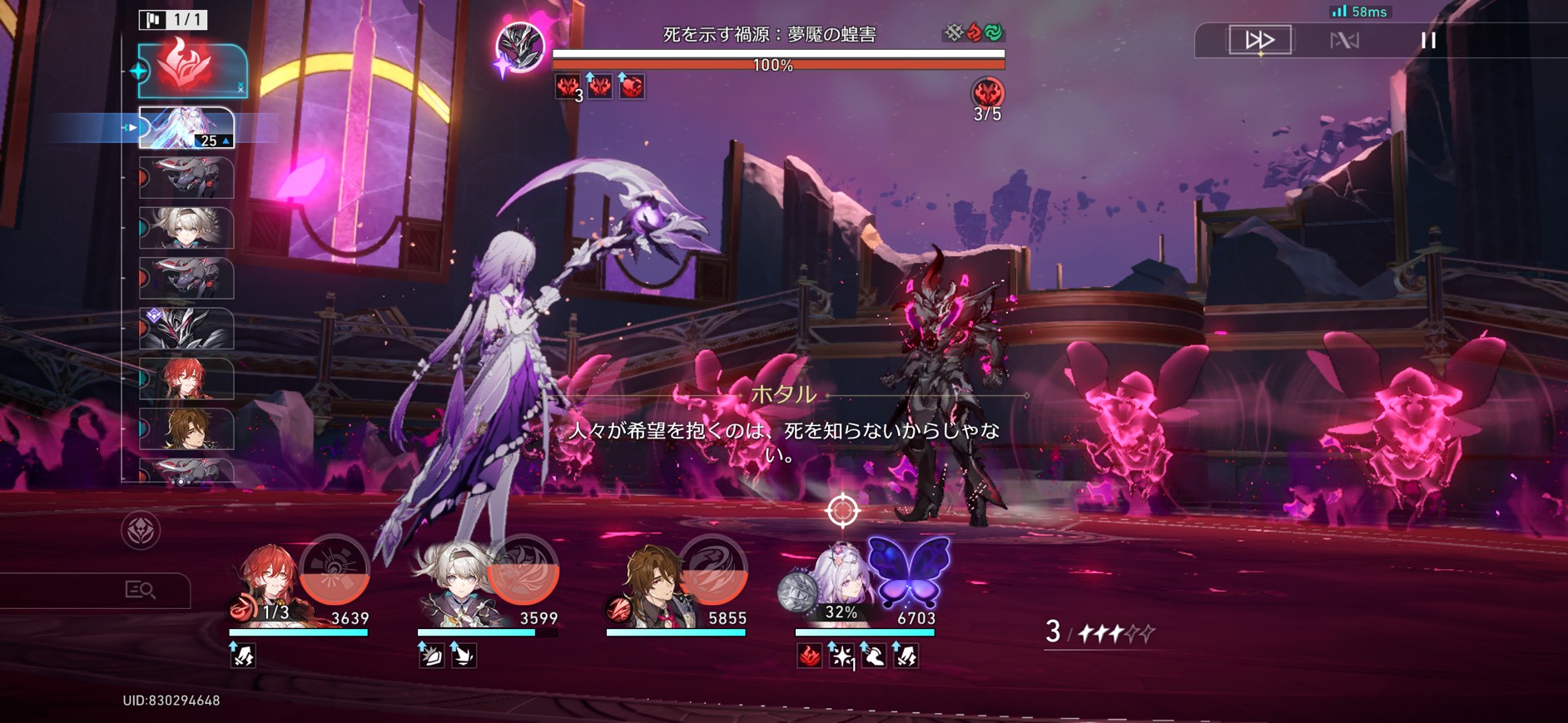Screen dimensions: 1568x723
Task: Open the battle details magnifier button
Action: click(x=140, y=590)
